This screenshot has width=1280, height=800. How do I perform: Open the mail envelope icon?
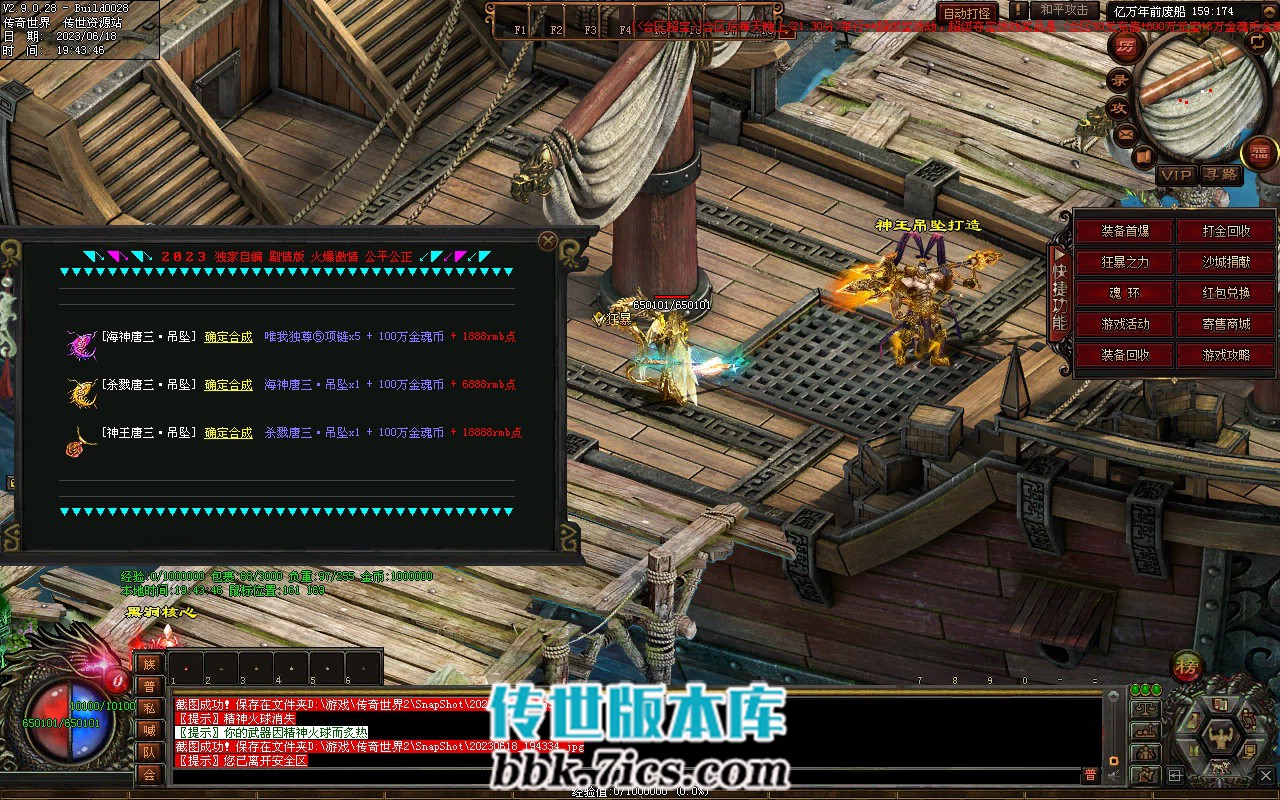coord(1127,133)
